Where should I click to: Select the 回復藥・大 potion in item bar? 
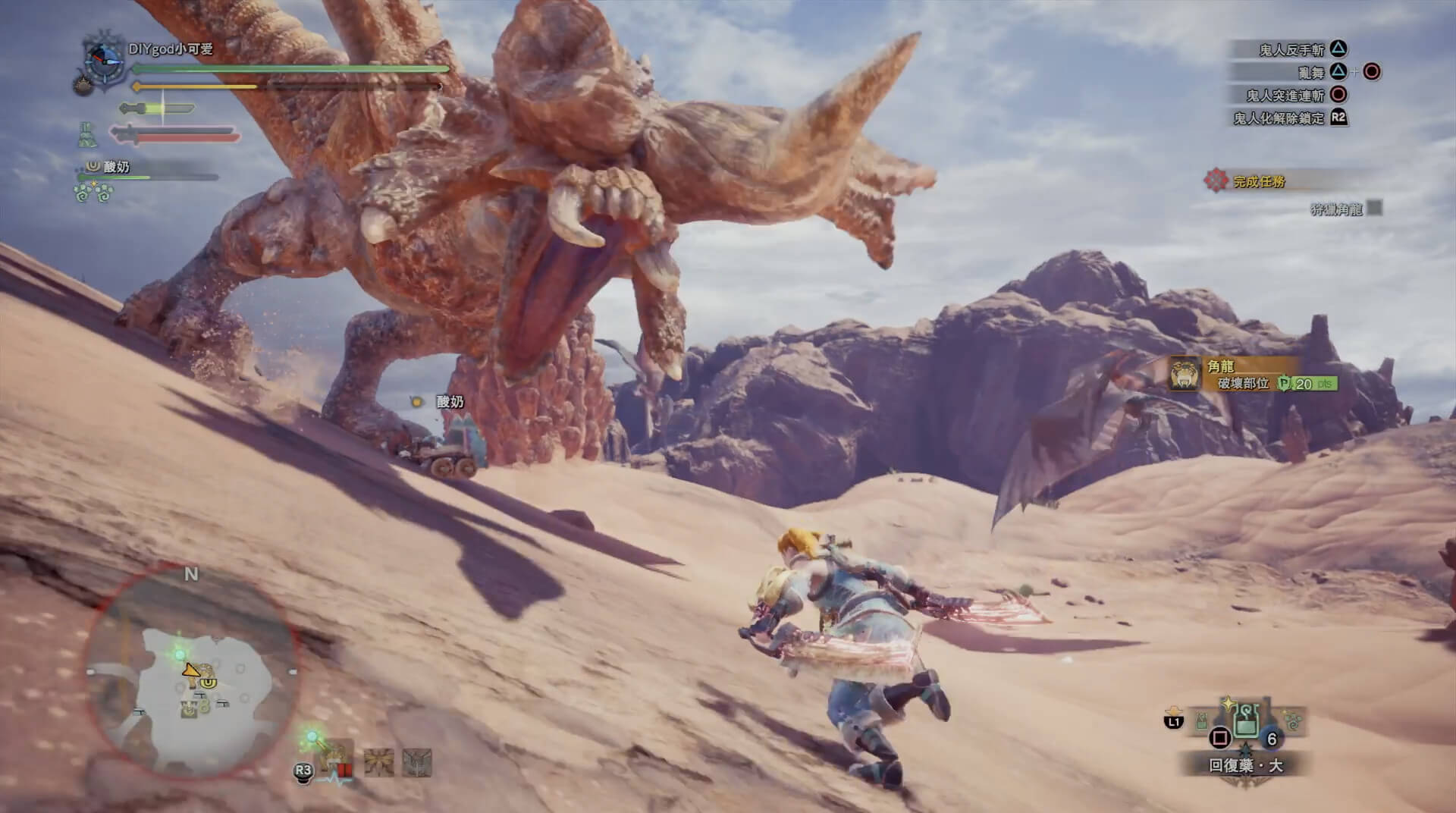(x=1244, y=720)
